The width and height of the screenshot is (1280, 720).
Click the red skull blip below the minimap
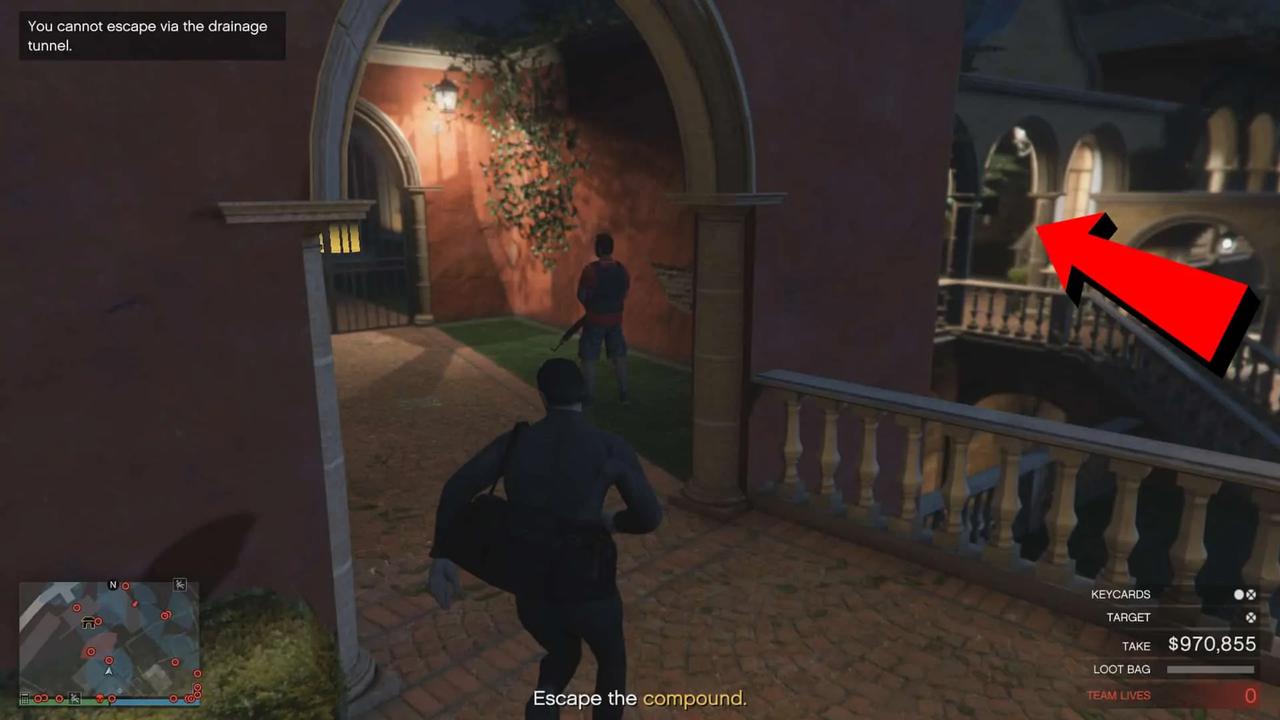click(100, 697)
